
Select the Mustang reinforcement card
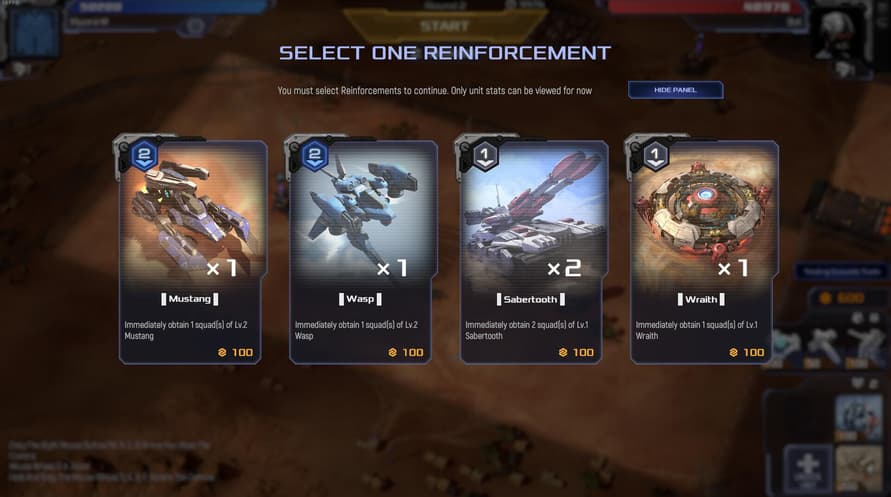[x=193, y=250]
